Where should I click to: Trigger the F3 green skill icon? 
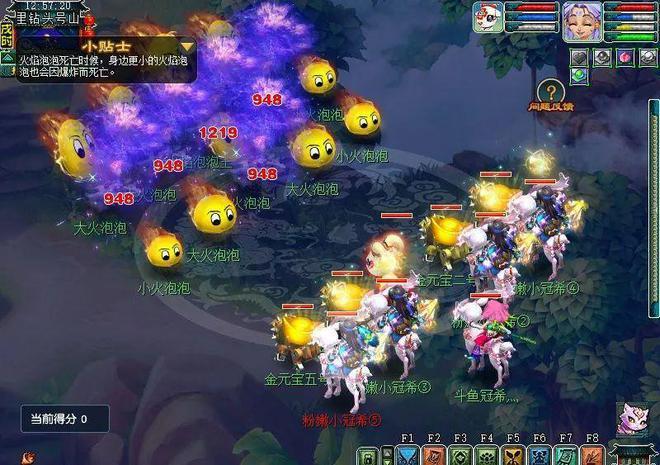pos(461,456)
